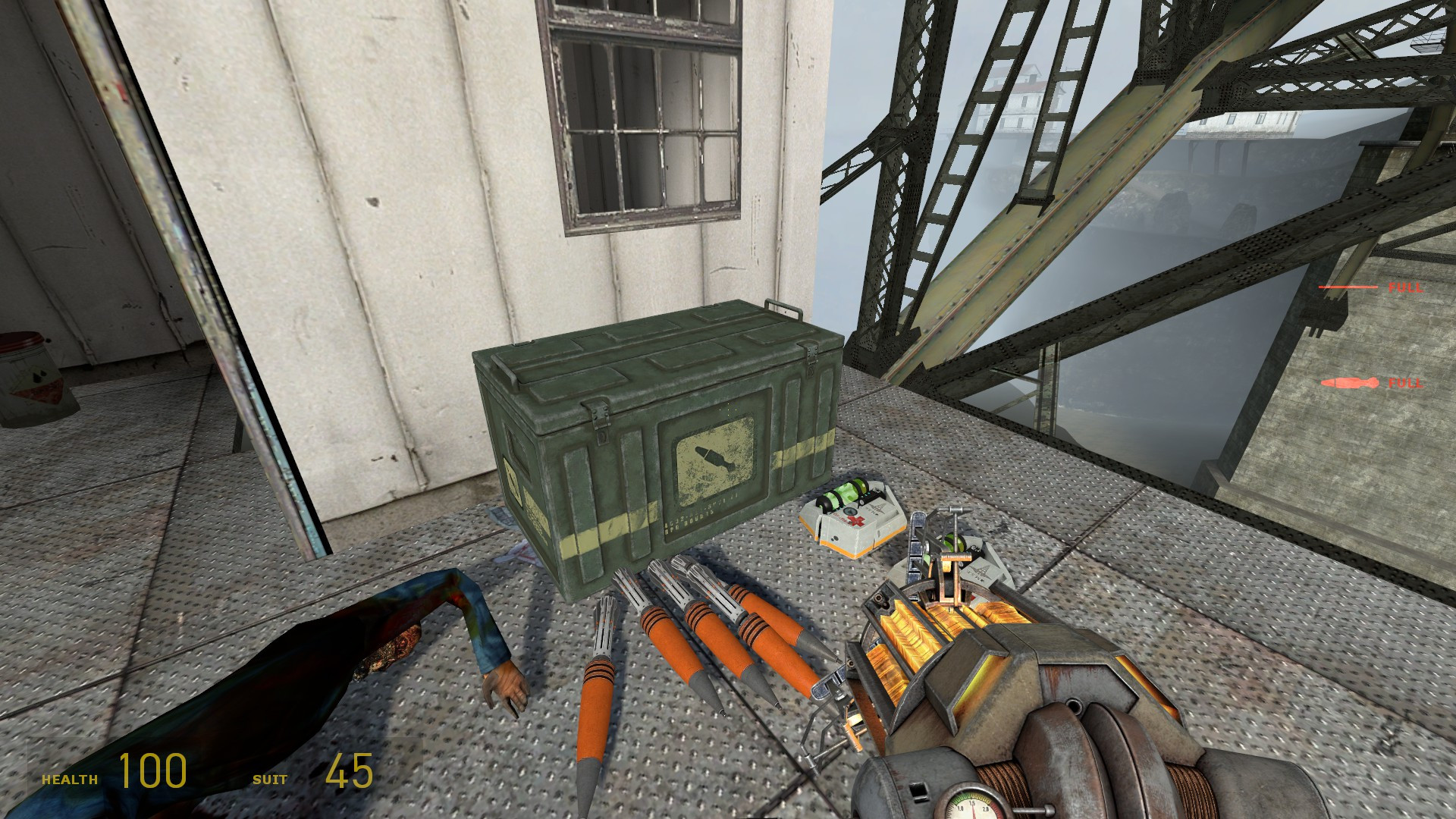The width and height of the screenshot is (1456, 819).
Task: Click the red rocket FULL ammo indicator
Action: pos(1350,383)
